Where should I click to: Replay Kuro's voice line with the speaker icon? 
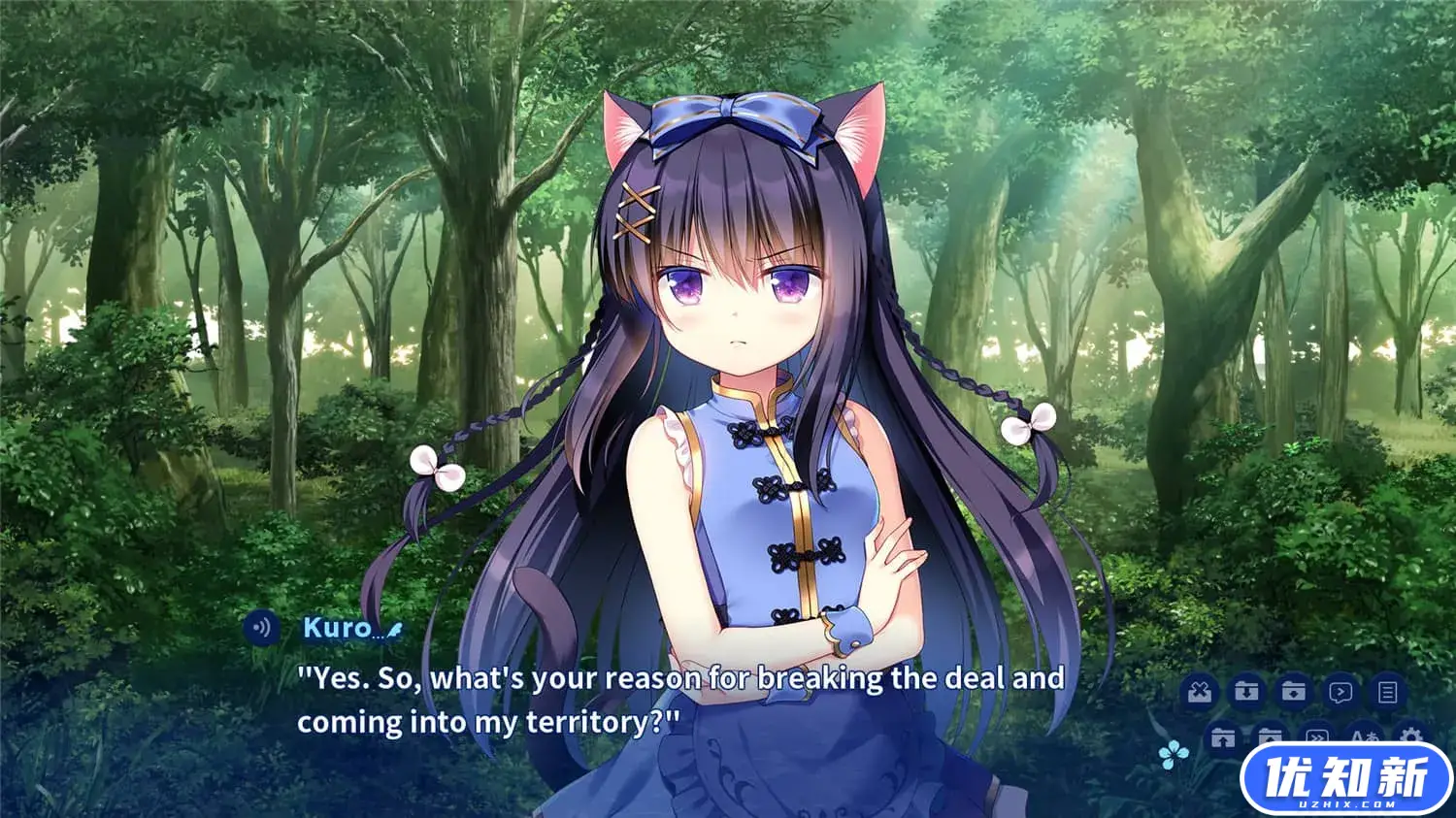[260, 628]
